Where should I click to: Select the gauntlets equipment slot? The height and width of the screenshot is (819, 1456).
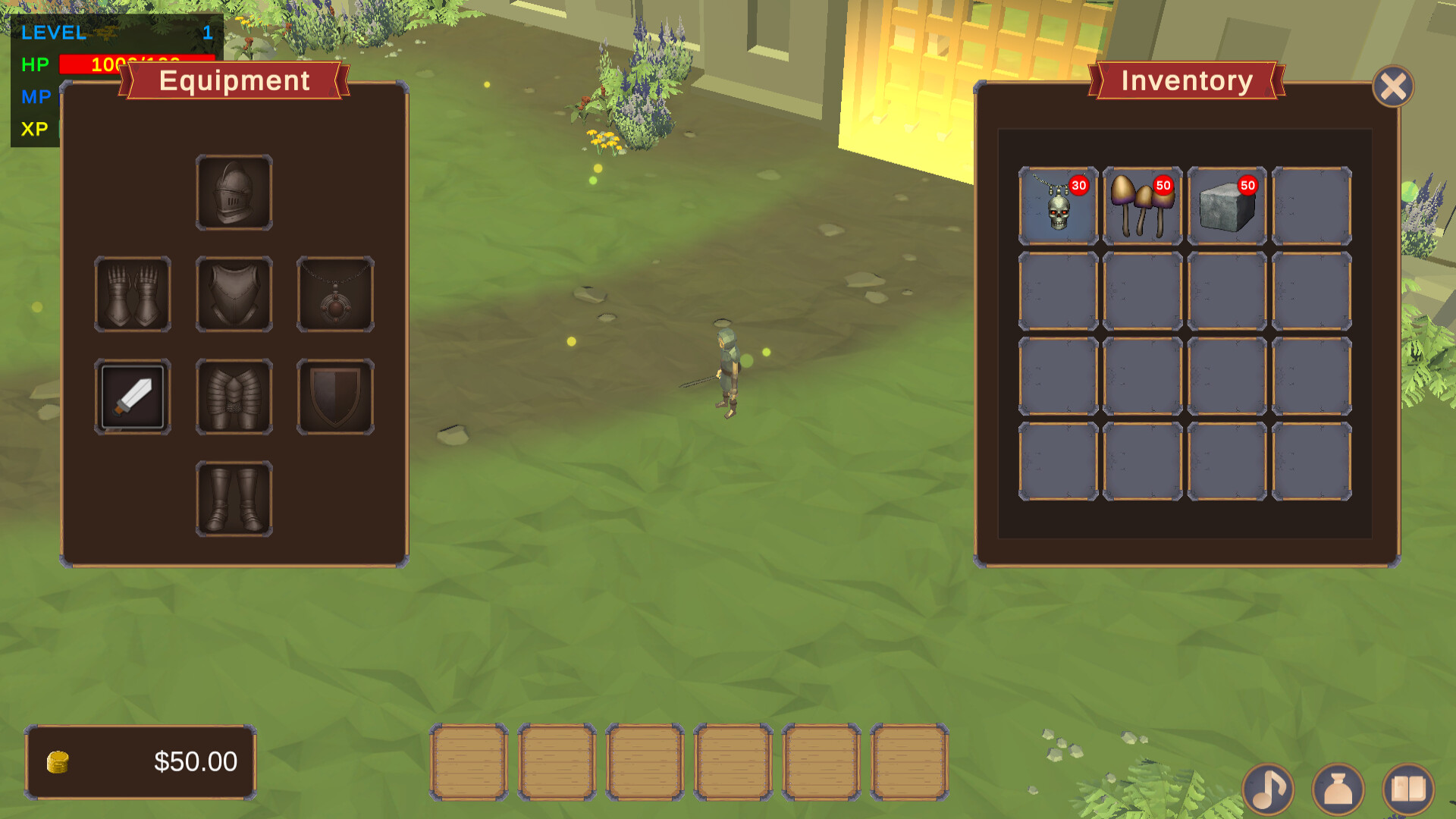[x=133, y=294]
